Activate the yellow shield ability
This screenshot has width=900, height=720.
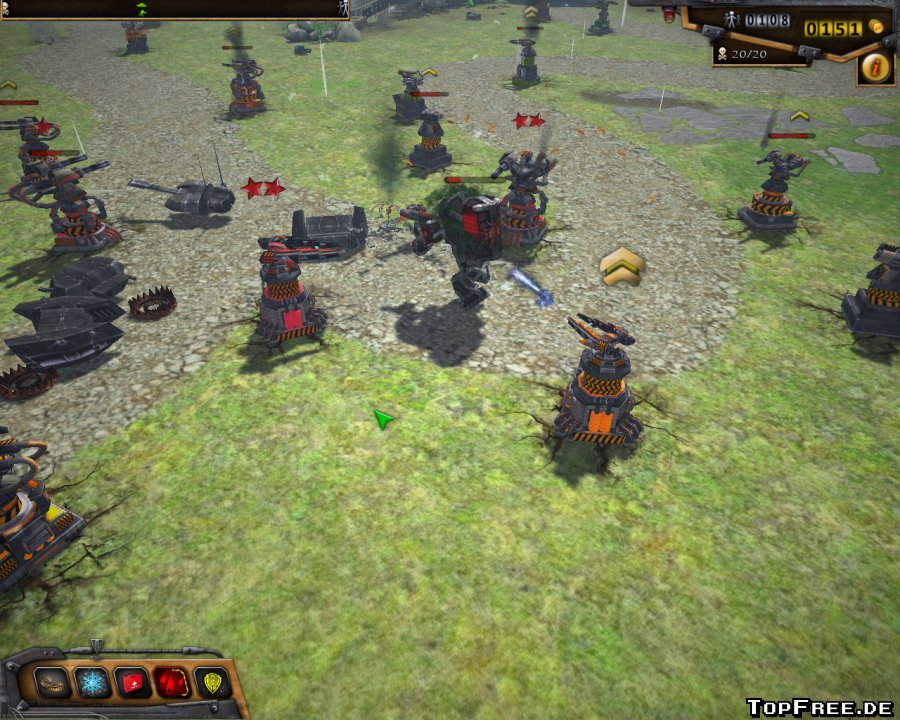pos(212,682)
